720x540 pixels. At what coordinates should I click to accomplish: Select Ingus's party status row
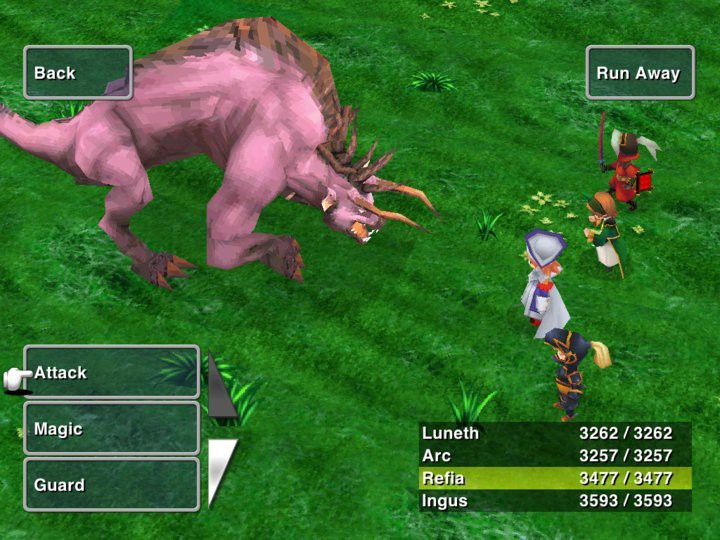coord(555,500)
